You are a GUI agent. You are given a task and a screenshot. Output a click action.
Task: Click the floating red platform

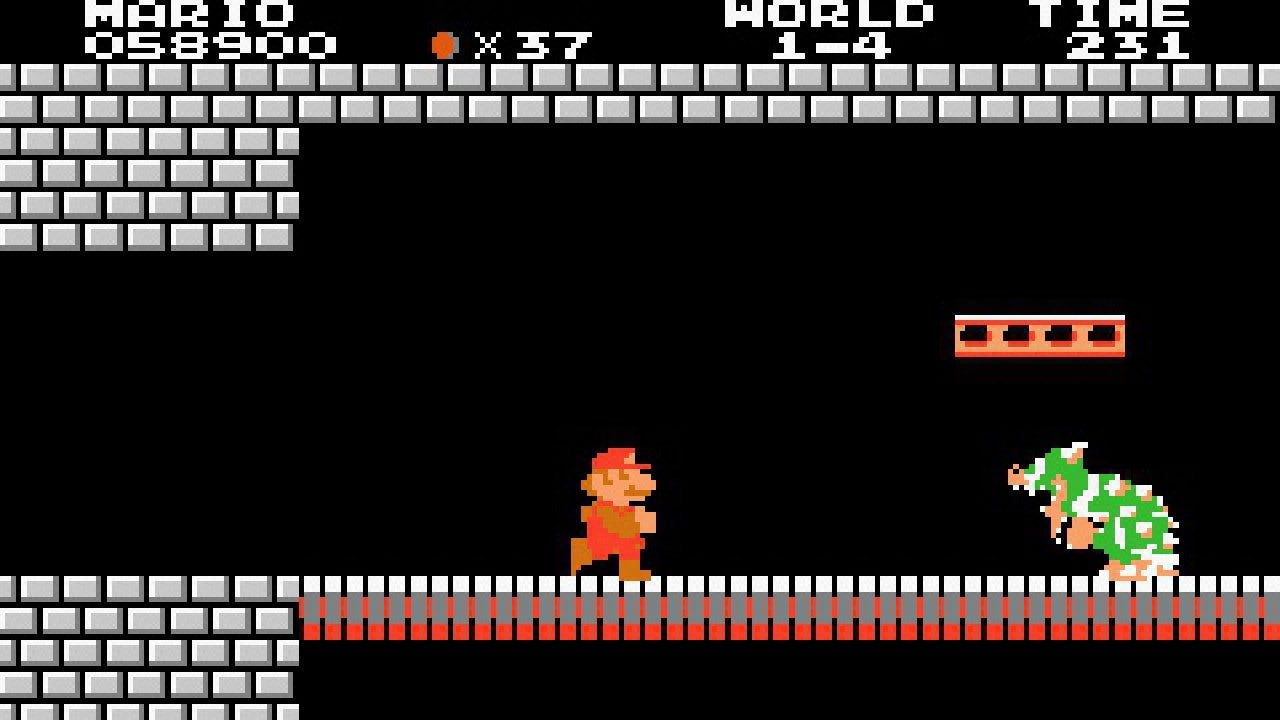pyautogui.click(x=1038, y=337)
